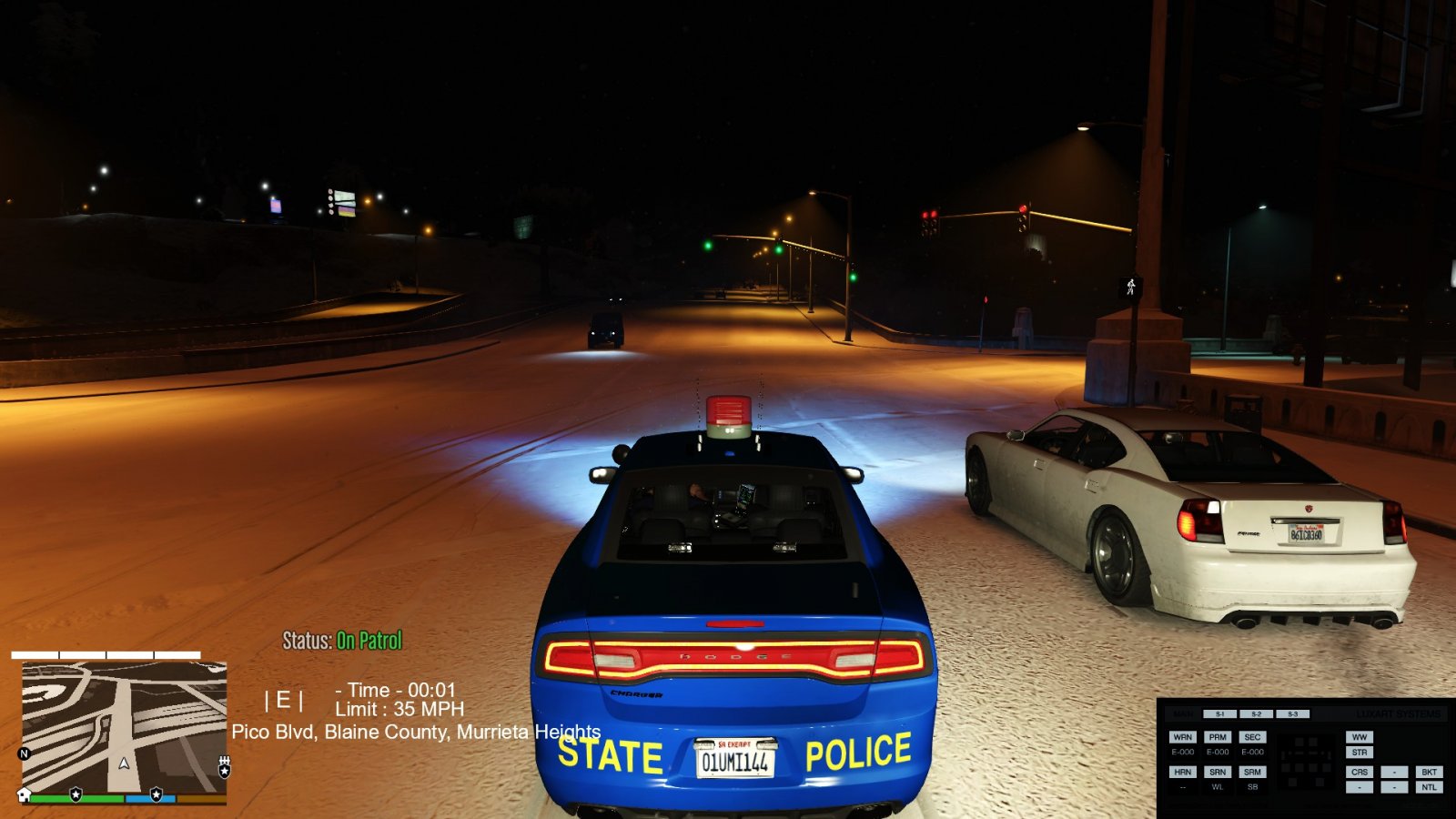
Task: Toggle the WW wig-wag button
Action: 1360,737
